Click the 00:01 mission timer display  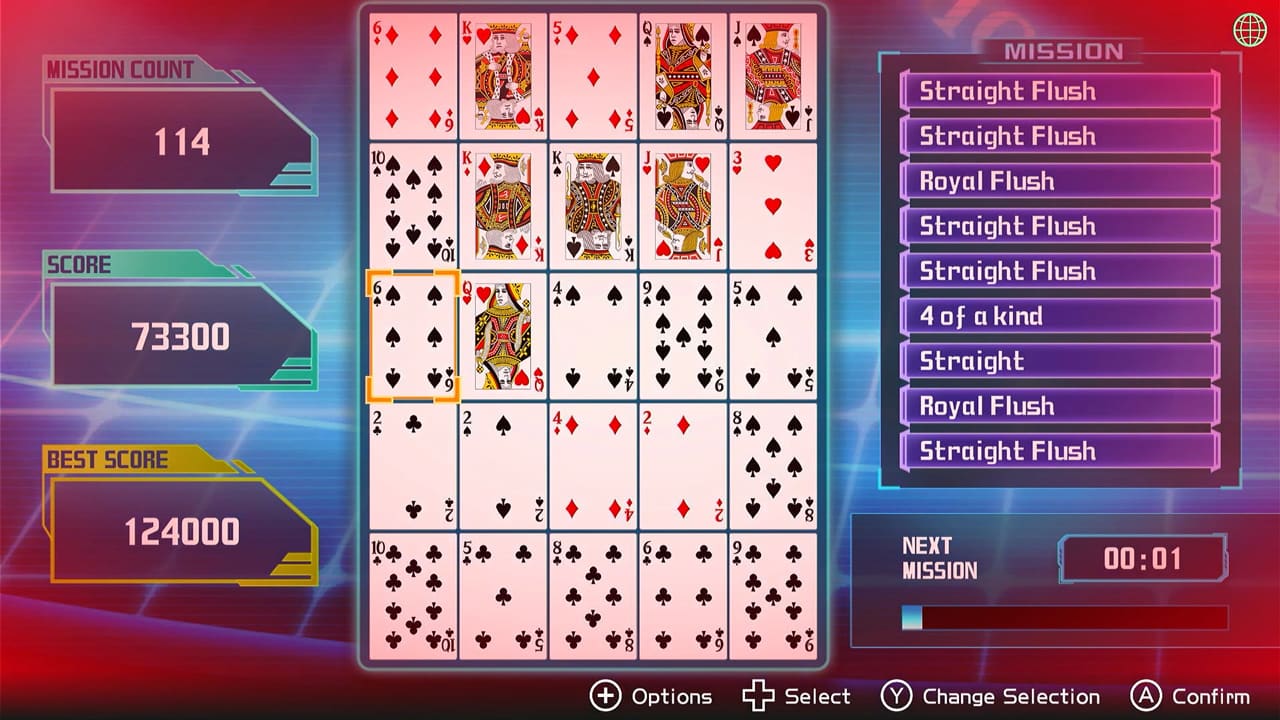point(1146,558)
